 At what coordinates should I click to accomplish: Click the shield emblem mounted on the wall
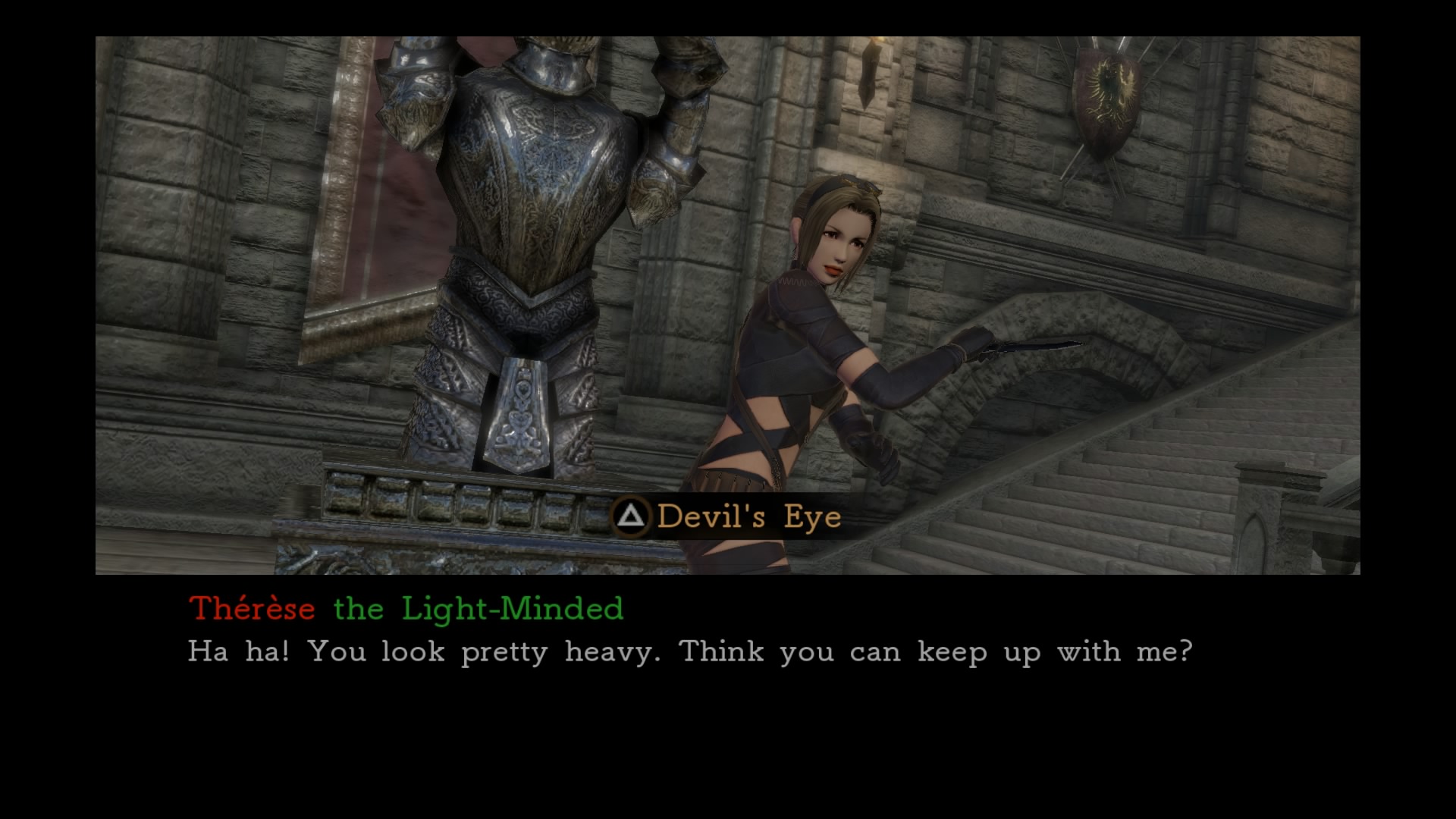[x=1107, y=99]
